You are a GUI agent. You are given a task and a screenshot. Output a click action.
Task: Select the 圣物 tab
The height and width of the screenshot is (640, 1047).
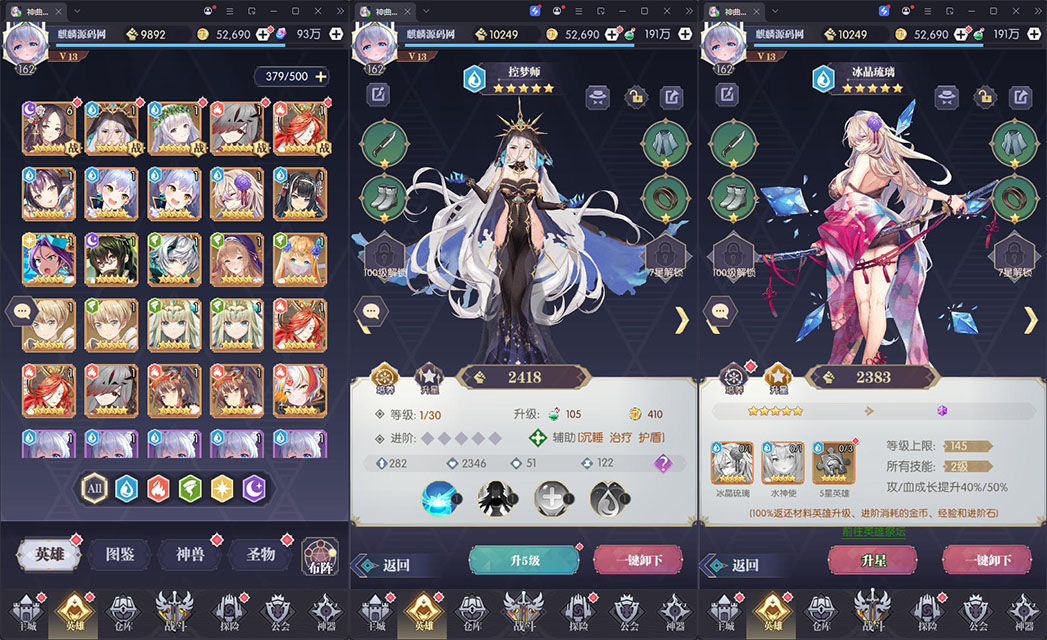click(x=260, y=554)
